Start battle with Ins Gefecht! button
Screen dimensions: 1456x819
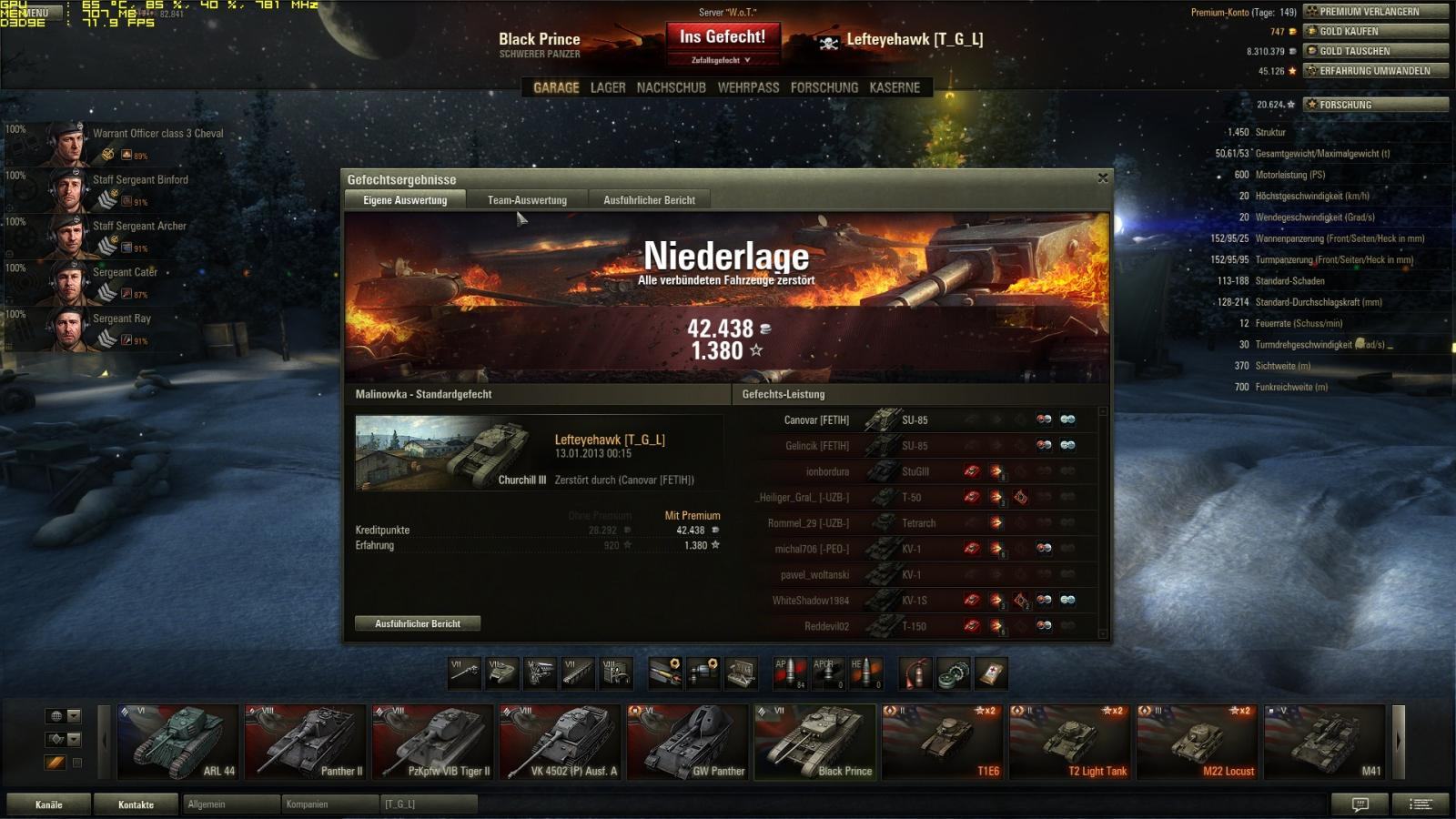pyautogui.click(x=723, y=37)
